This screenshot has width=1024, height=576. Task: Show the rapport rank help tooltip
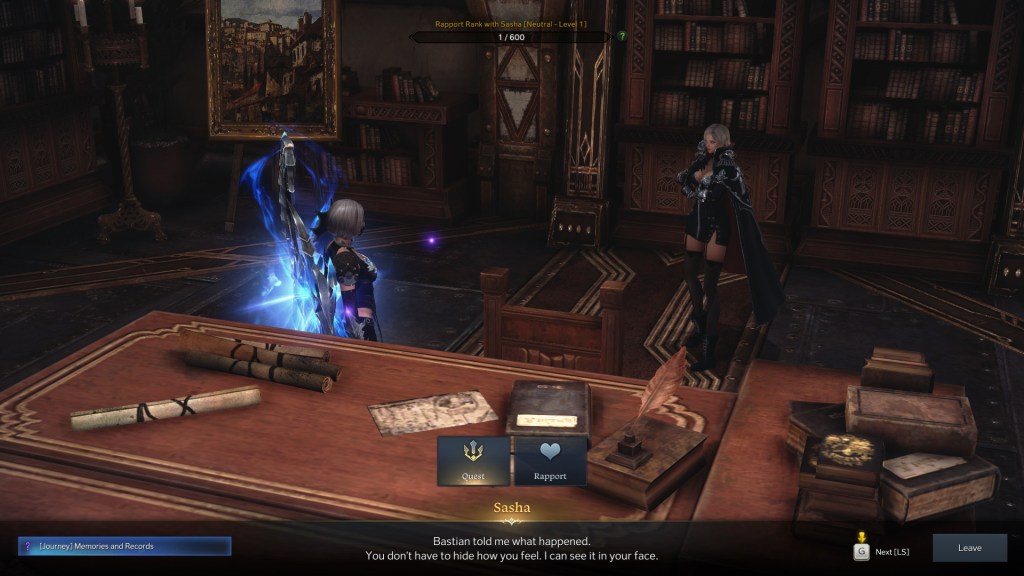coord(622,36)
